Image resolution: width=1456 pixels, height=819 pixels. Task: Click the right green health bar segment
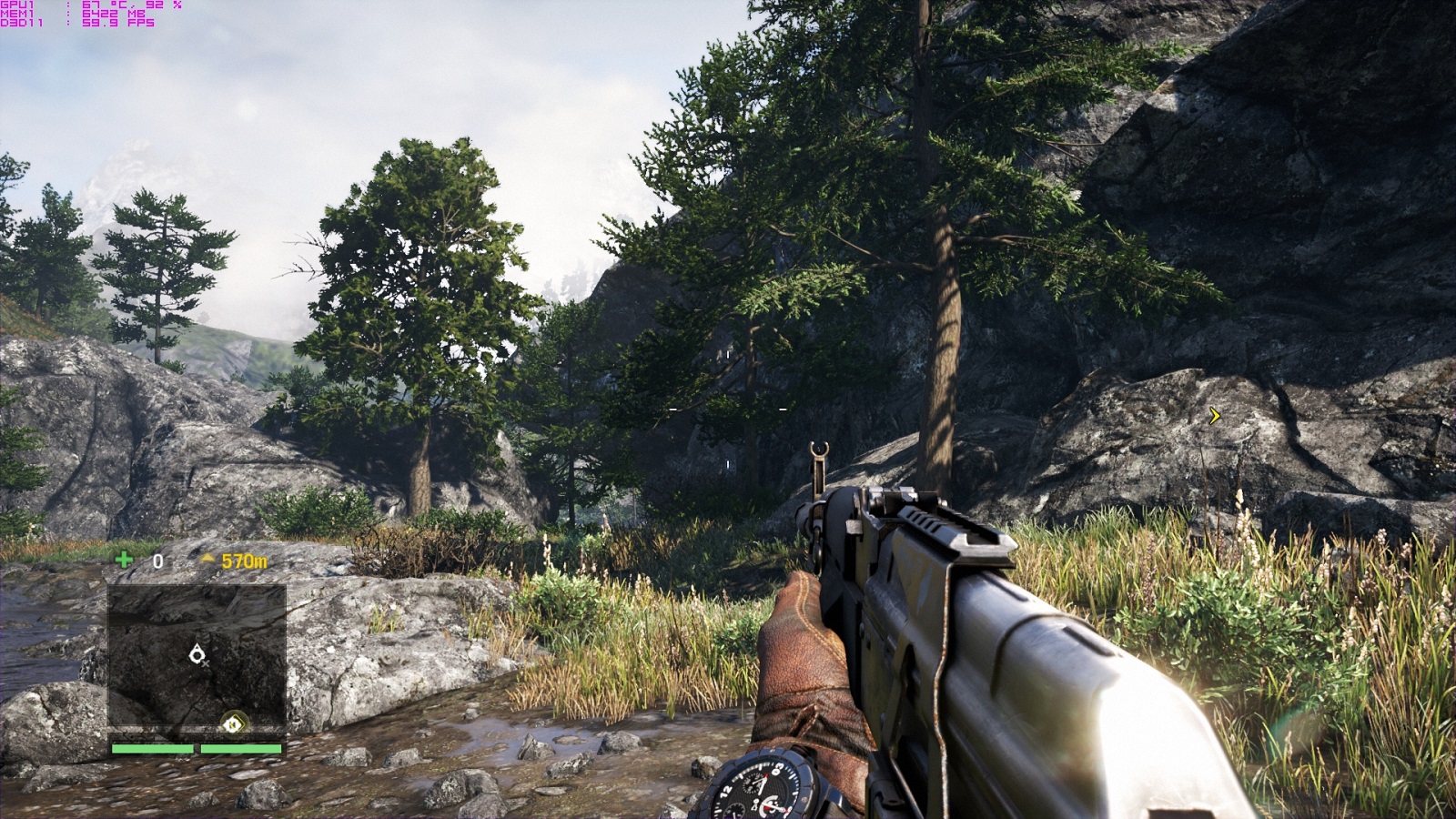click(x=242, y=749)
